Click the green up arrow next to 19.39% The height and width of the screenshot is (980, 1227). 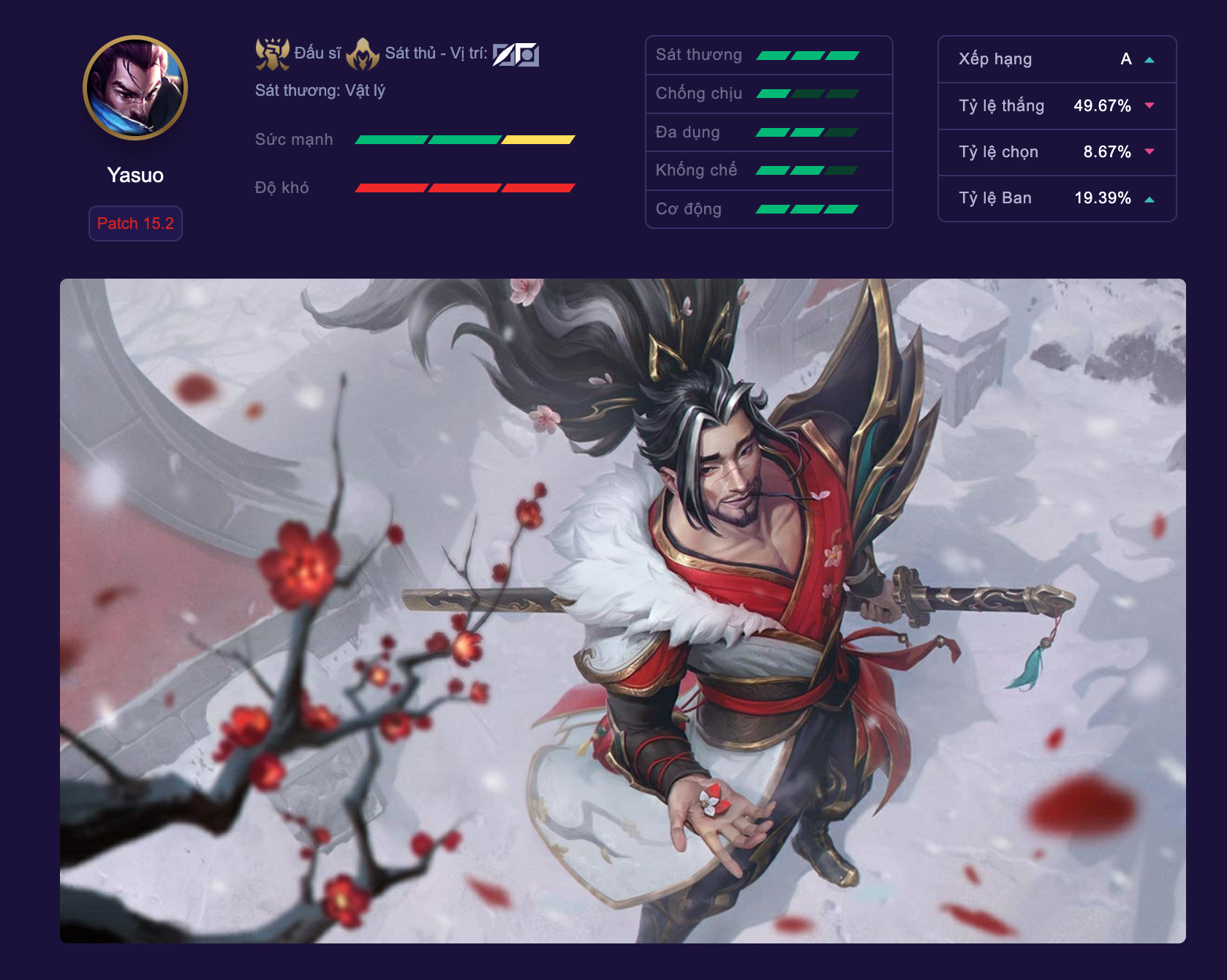[x=1149, y=197]
